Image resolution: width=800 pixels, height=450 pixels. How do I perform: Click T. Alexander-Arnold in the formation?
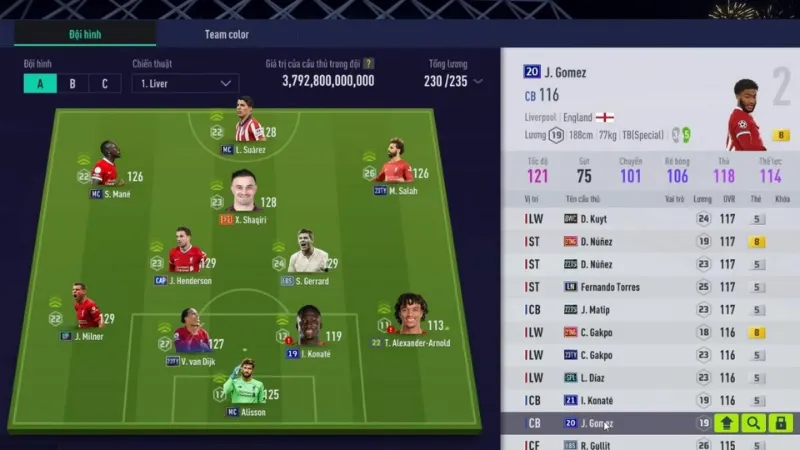[x=410, y=320]
